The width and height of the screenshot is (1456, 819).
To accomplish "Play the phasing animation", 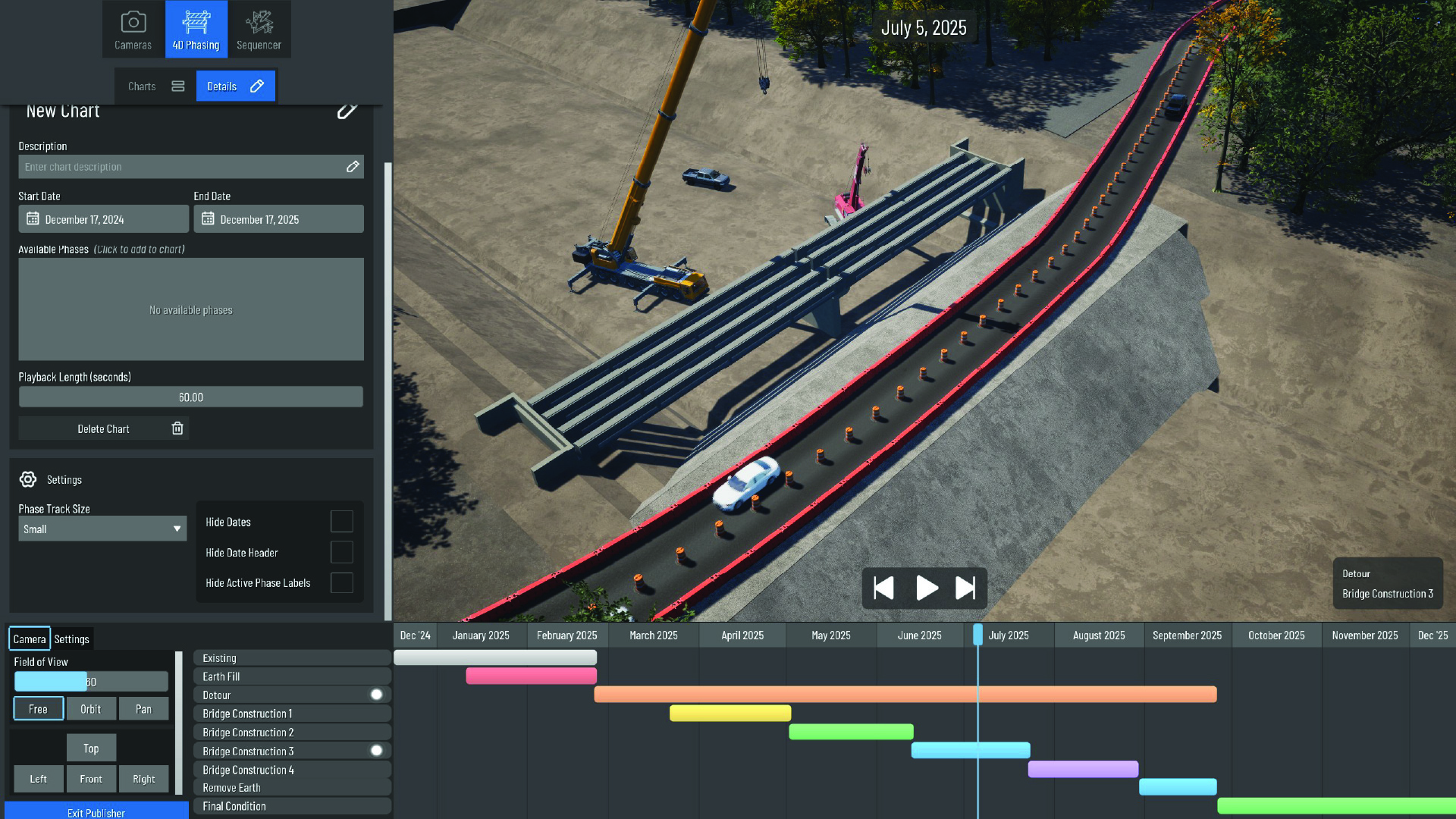I will pyautogui.click(x=926, y=588).
